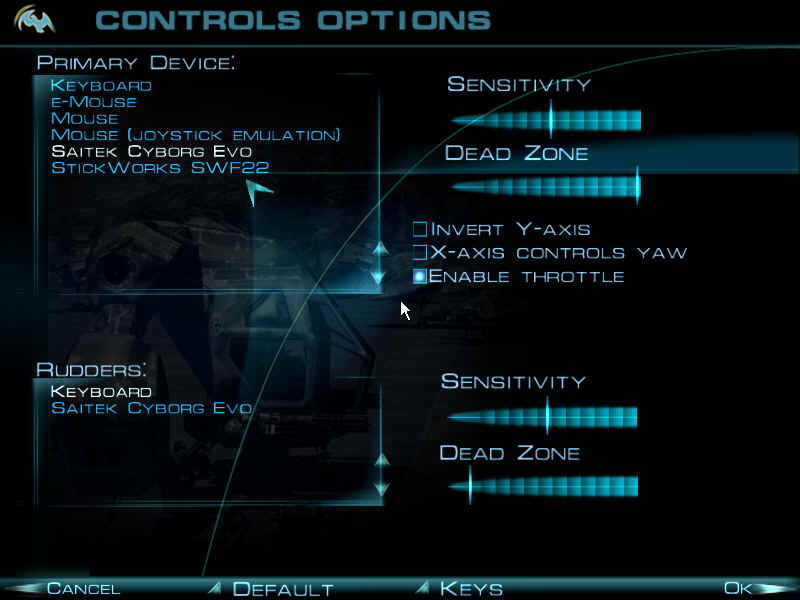Click the primary device Sensitivity slider
The image size is (800, 600).
coord(546,121)
